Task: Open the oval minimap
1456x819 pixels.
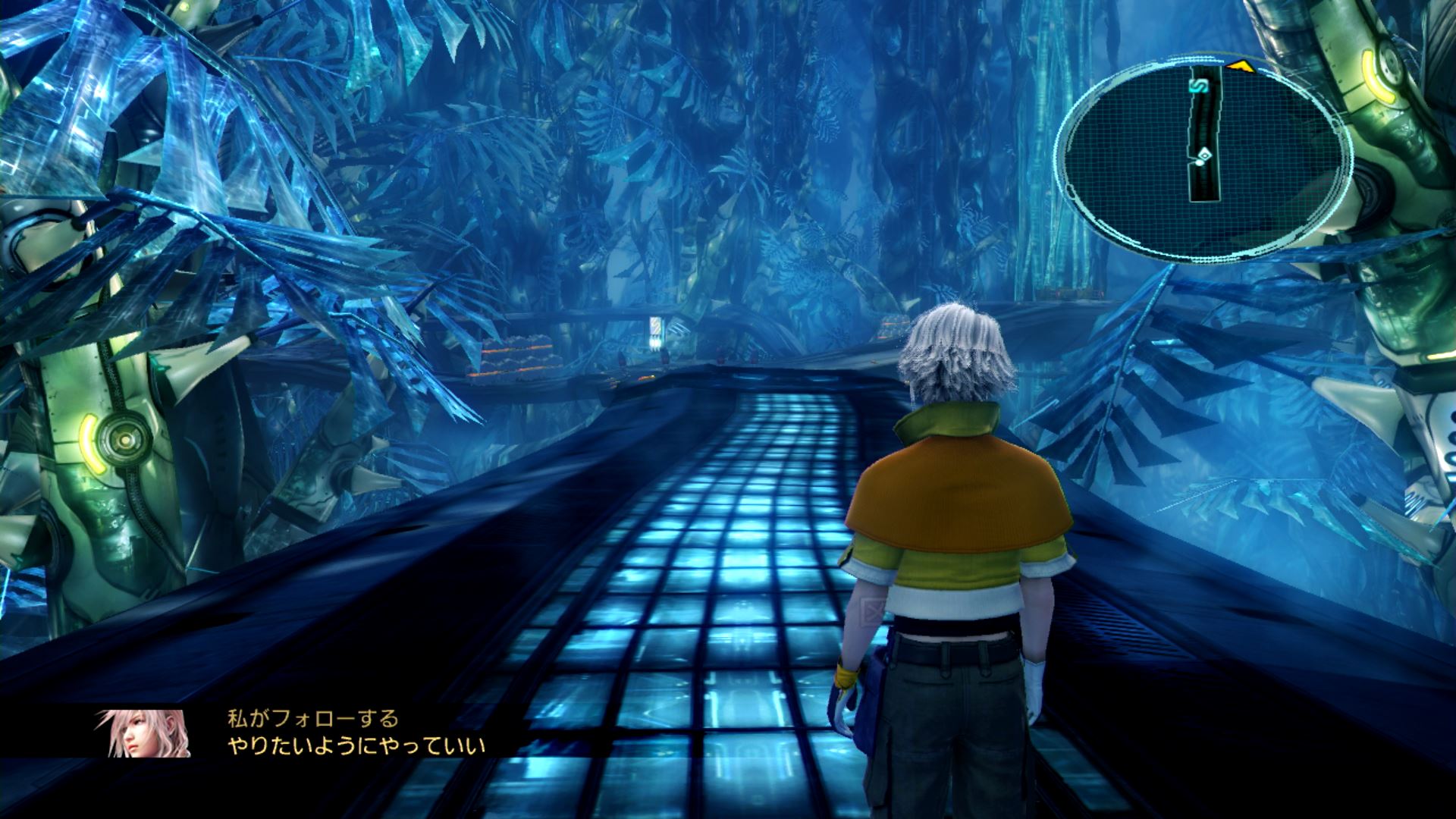Action: 1204,159
